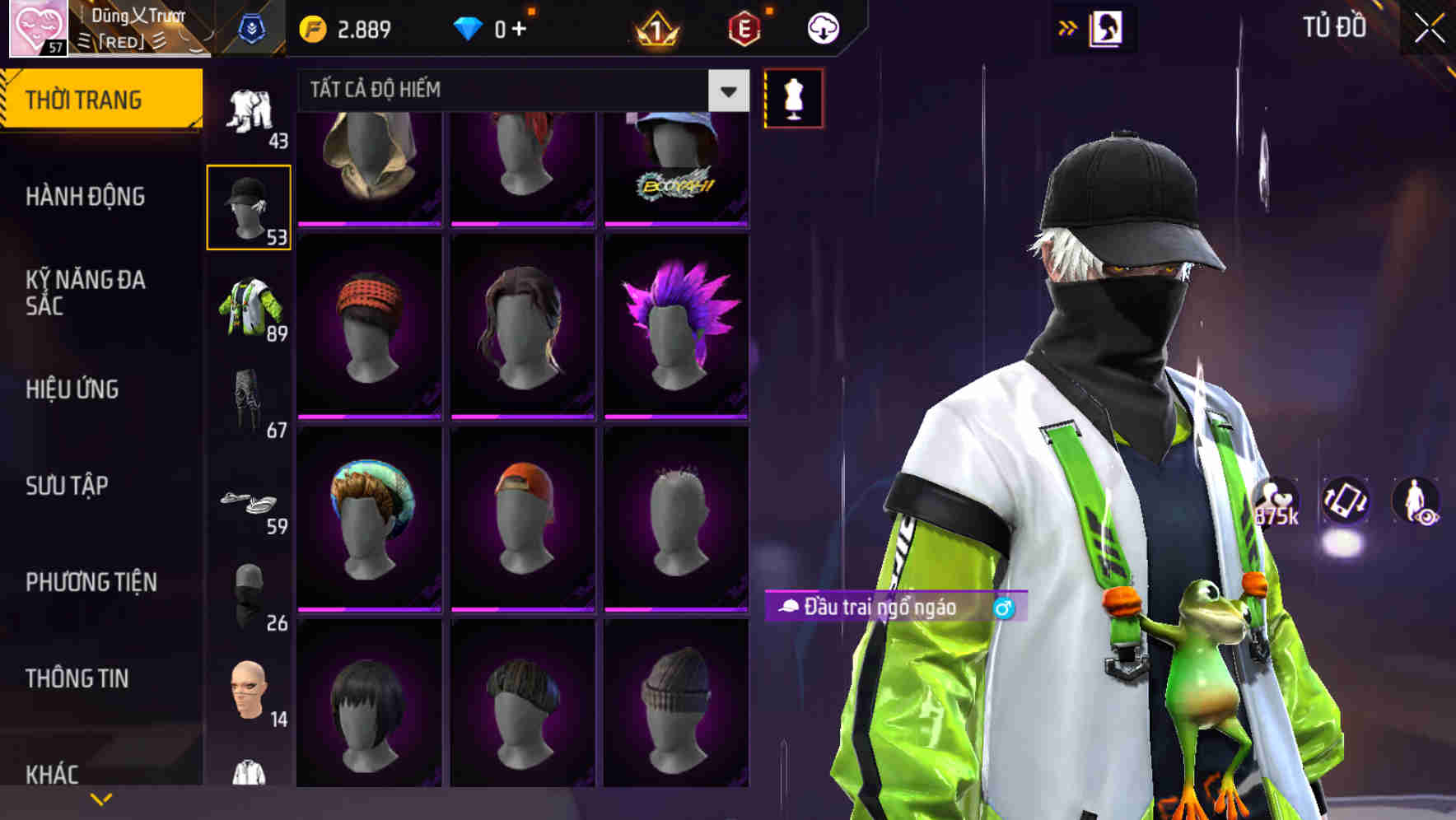Select the rank crown icon in the top bar

(653, 27)
